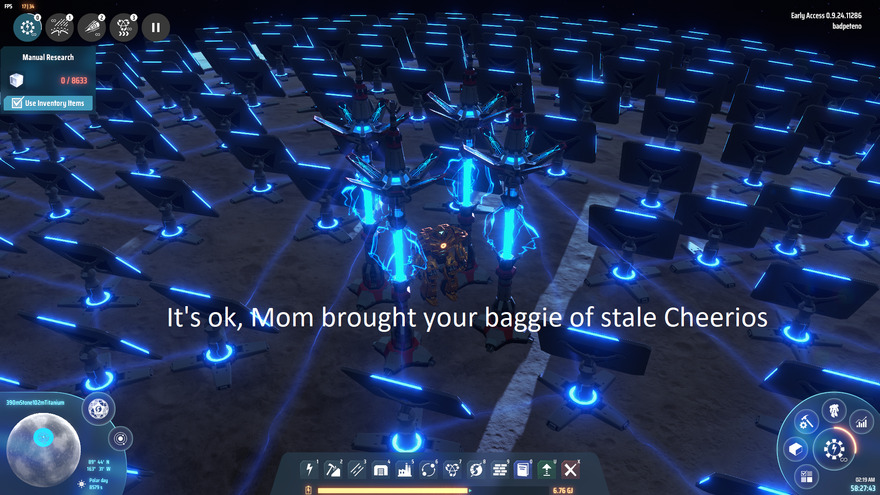Viewport: 880px width, 495px height.
Task: Pause the research queue
Action: coord(155,27)
